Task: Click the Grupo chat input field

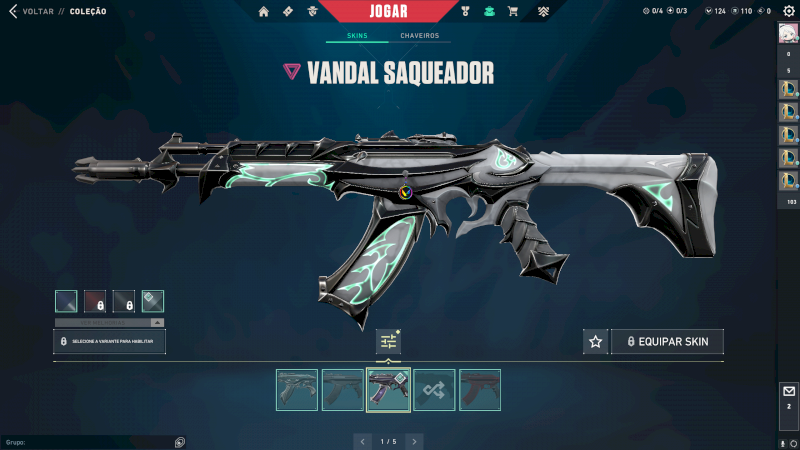Action: click(90, 442)
